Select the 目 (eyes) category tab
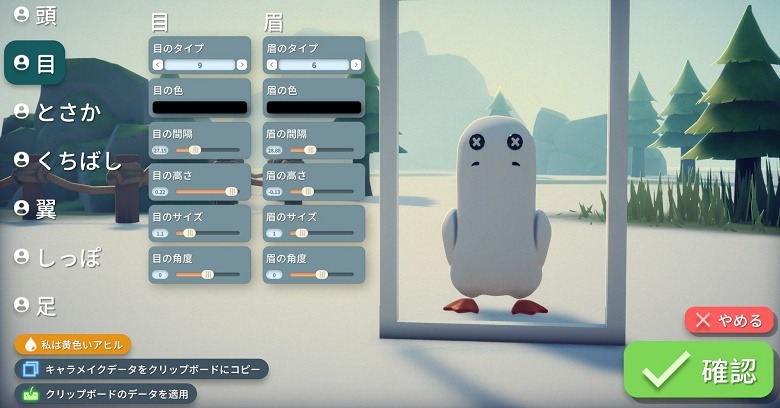This screenshot has height=408, width=780. (36, 63)
